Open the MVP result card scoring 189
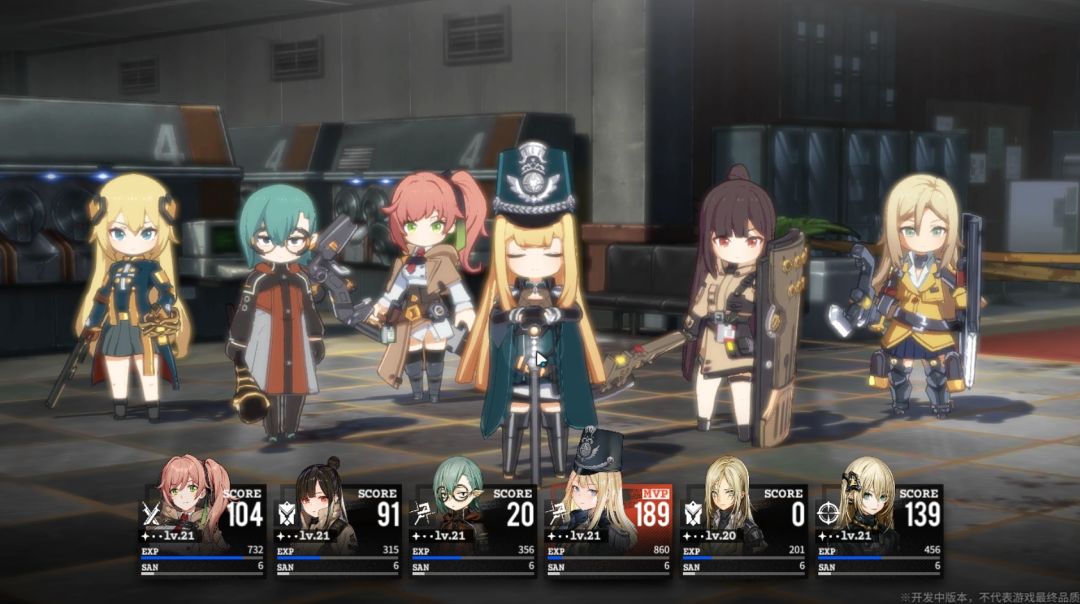Image resolution: width=1080 pixels, height=604 pixels. coord(608,530)
